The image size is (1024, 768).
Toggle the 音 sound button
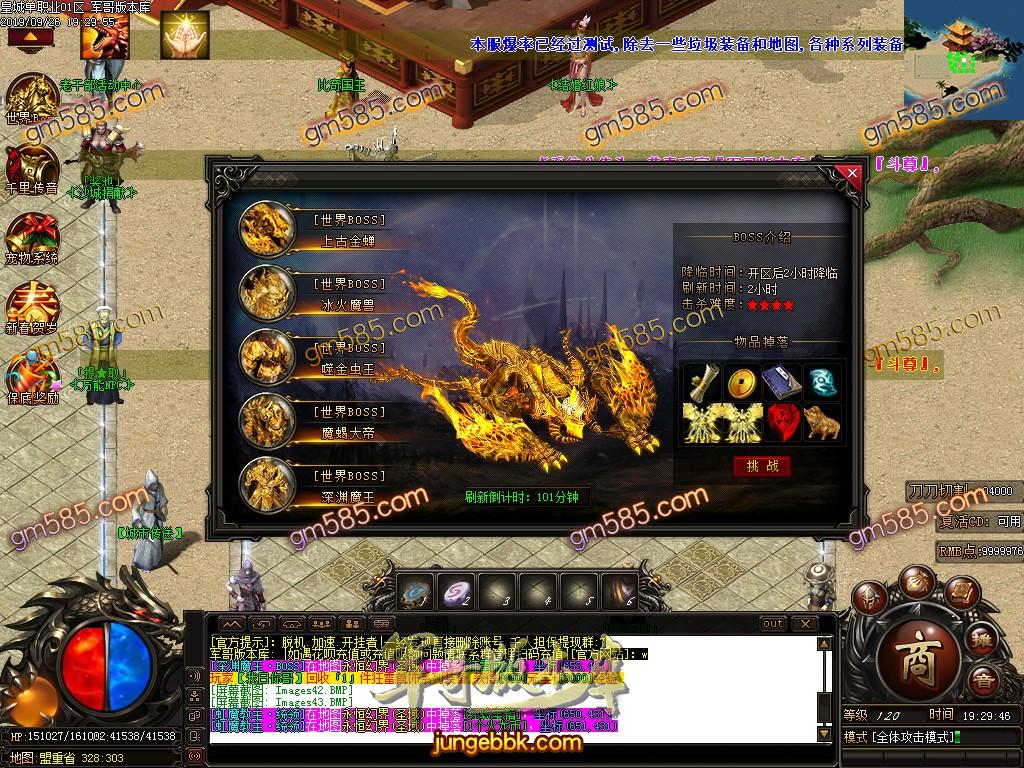(984, 683)
